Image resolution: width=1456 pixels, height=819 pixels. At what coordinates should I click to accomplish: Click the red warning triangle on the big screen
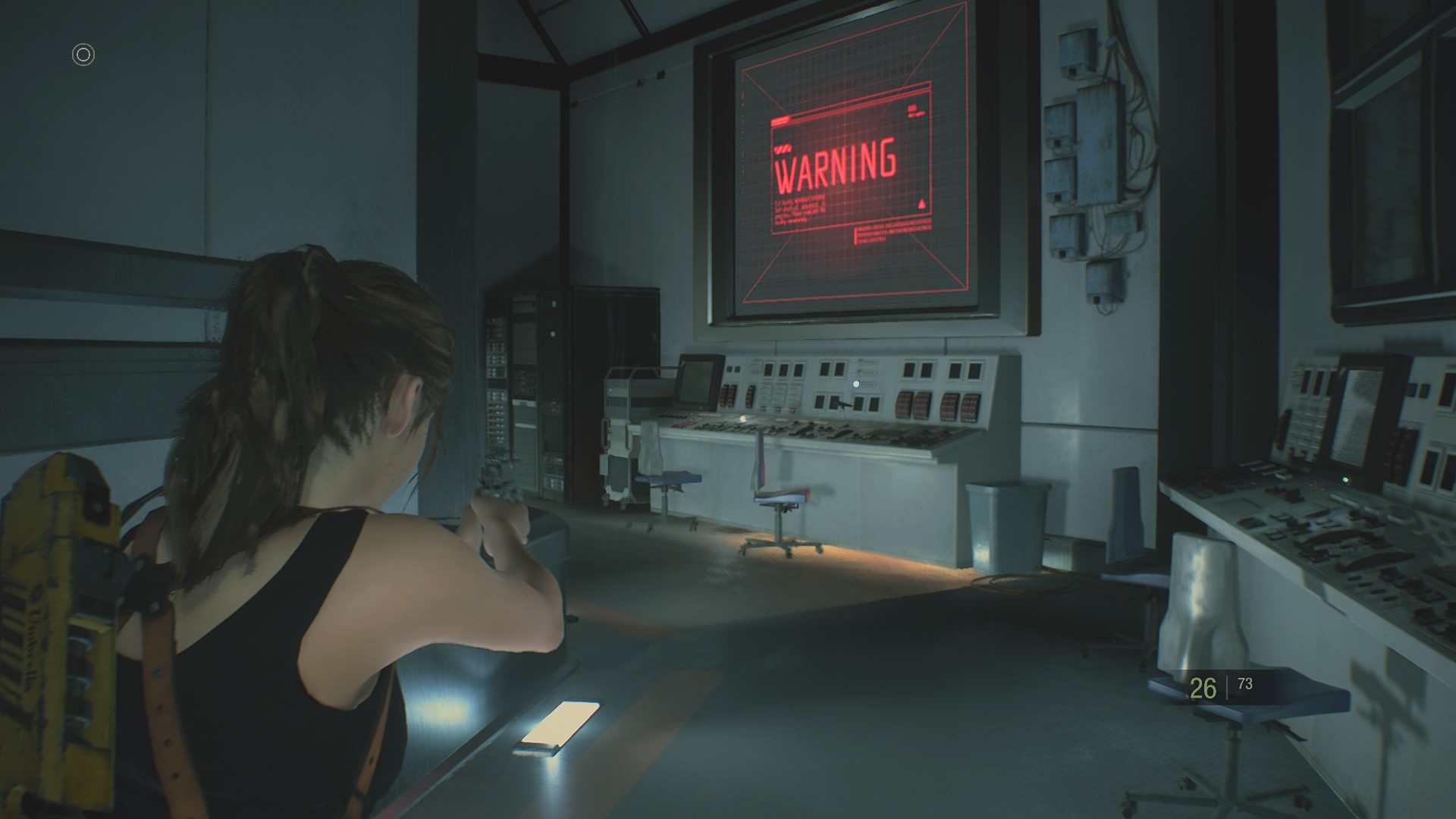922,203
